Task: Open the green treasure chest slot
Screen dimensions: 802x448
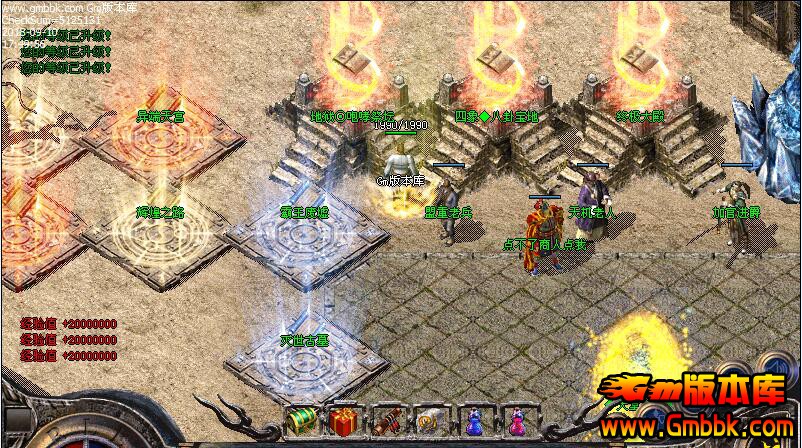Action: pyautogui.click(x=302, y=421)
